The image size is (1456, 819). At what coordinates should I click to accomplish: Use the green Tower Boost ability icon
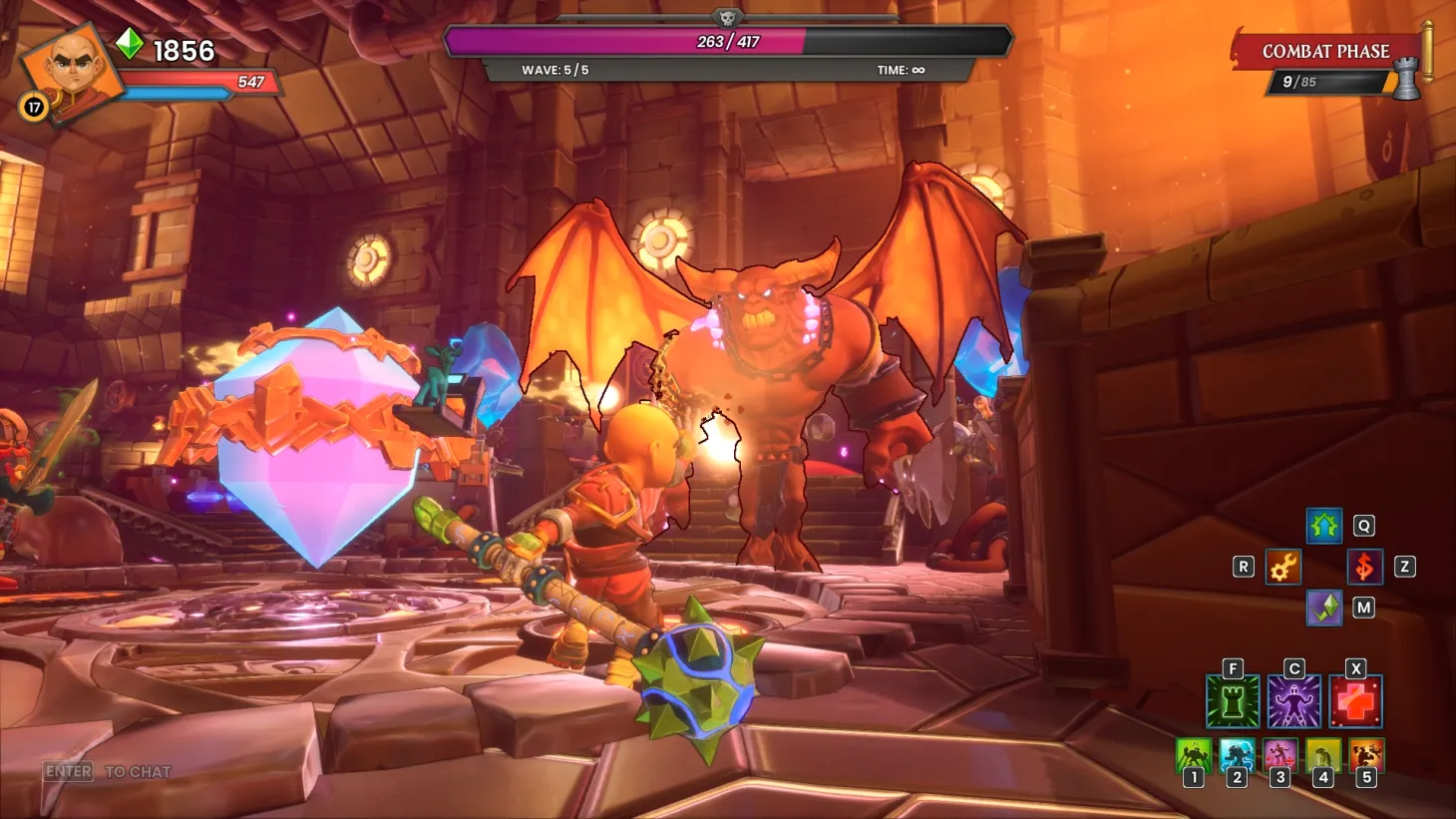(1231, 701)
